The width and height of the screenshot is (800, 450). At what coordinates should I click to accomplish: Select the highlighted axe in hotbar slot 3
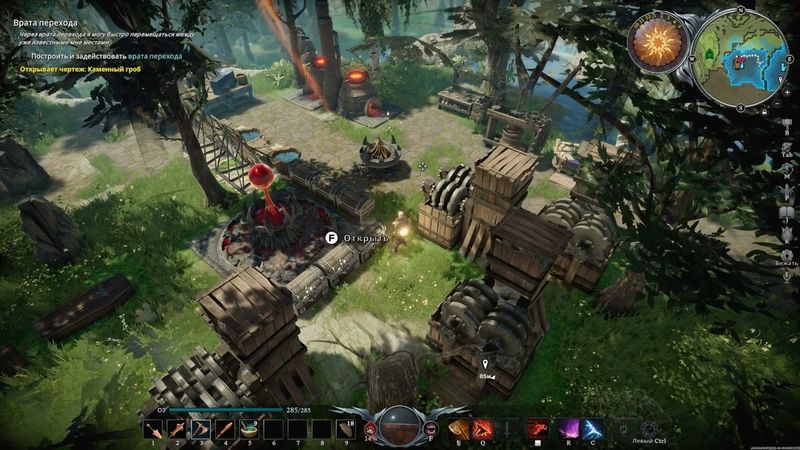[x=199, y=428]
